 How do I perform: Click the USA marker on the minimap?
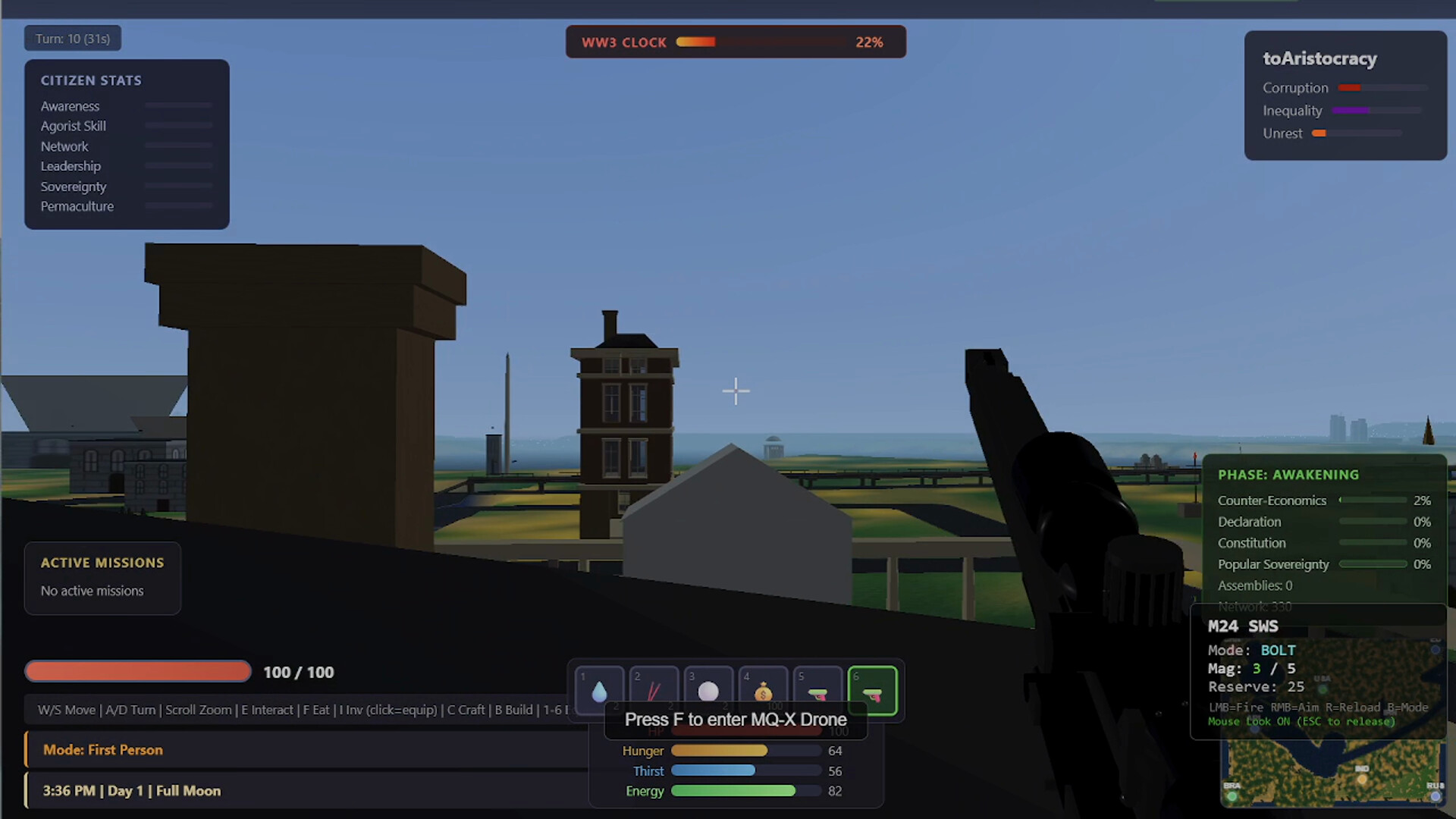coord(1323,689)
